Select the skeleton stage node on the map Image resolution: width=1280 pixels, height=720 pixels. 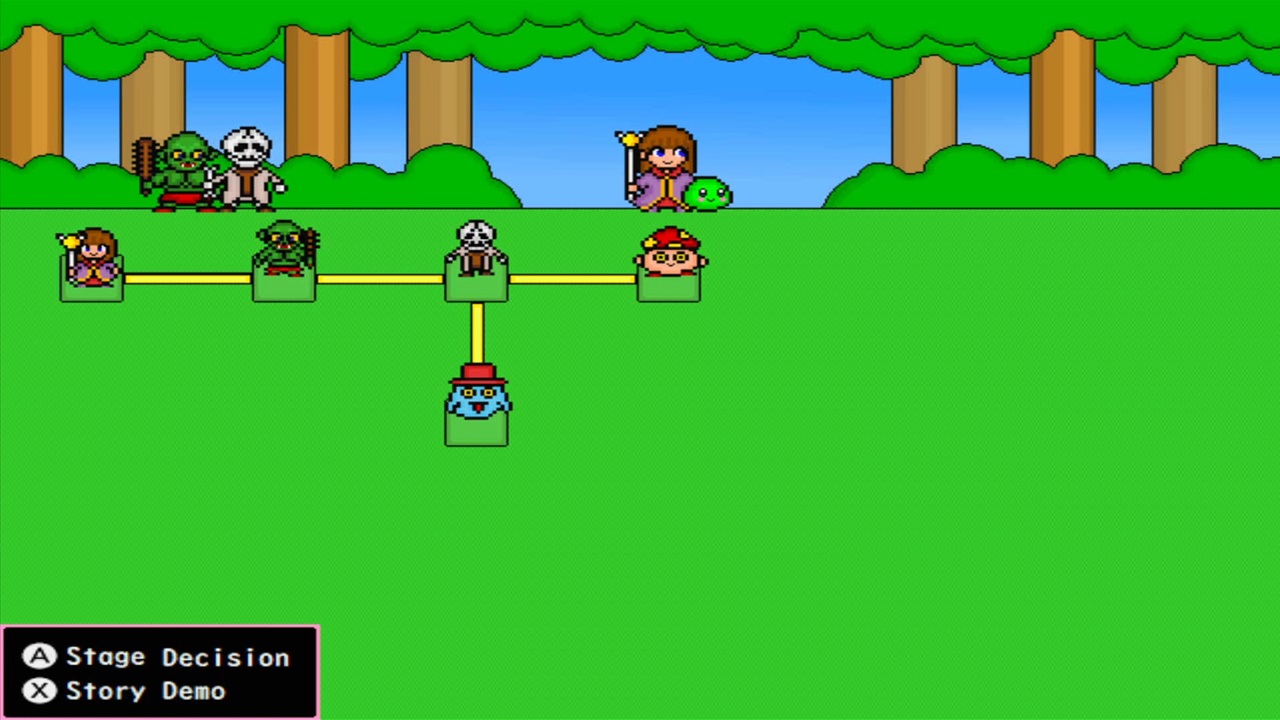477,260
